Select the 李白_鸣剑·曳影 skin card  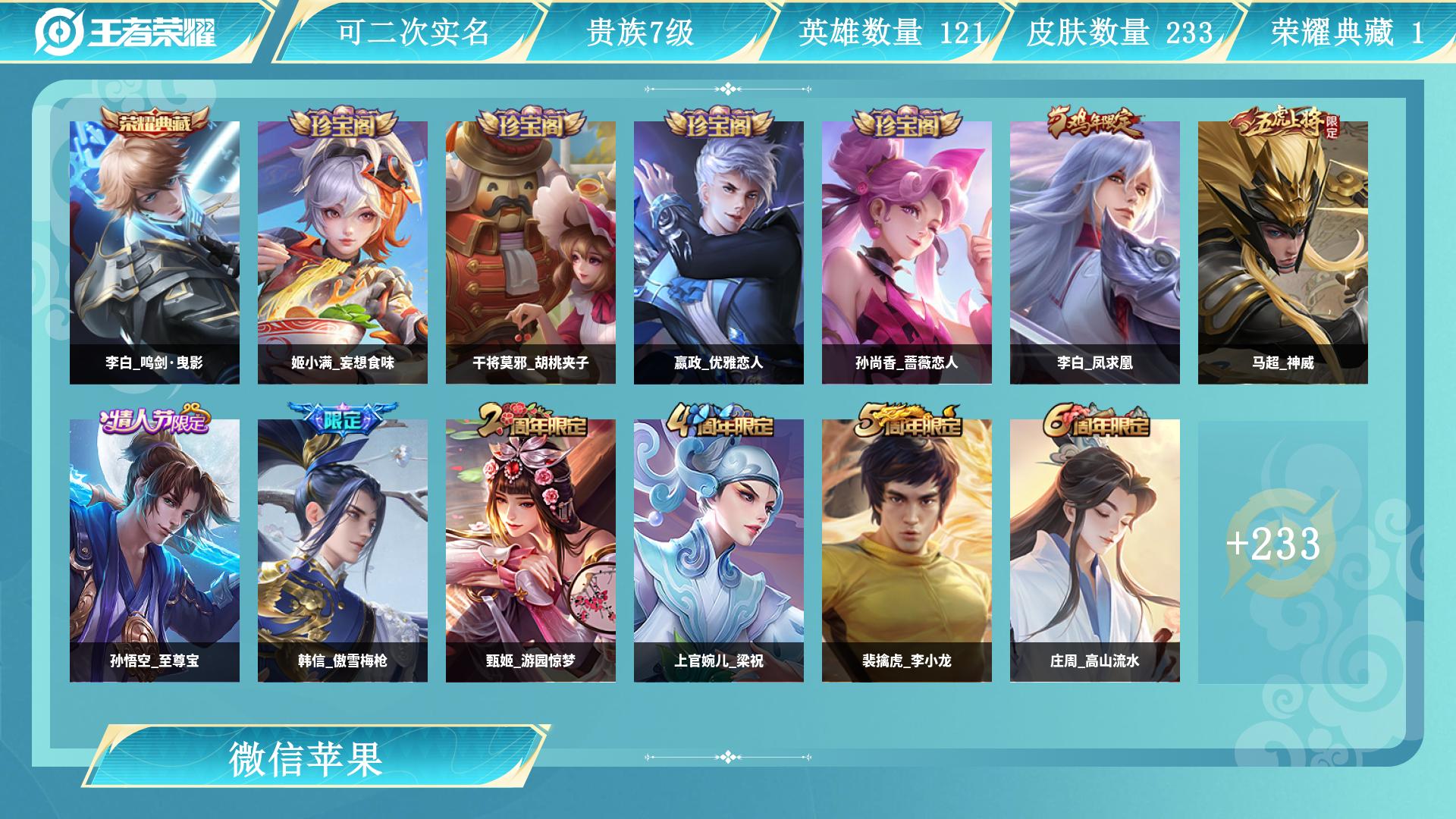tap(155, 252)
